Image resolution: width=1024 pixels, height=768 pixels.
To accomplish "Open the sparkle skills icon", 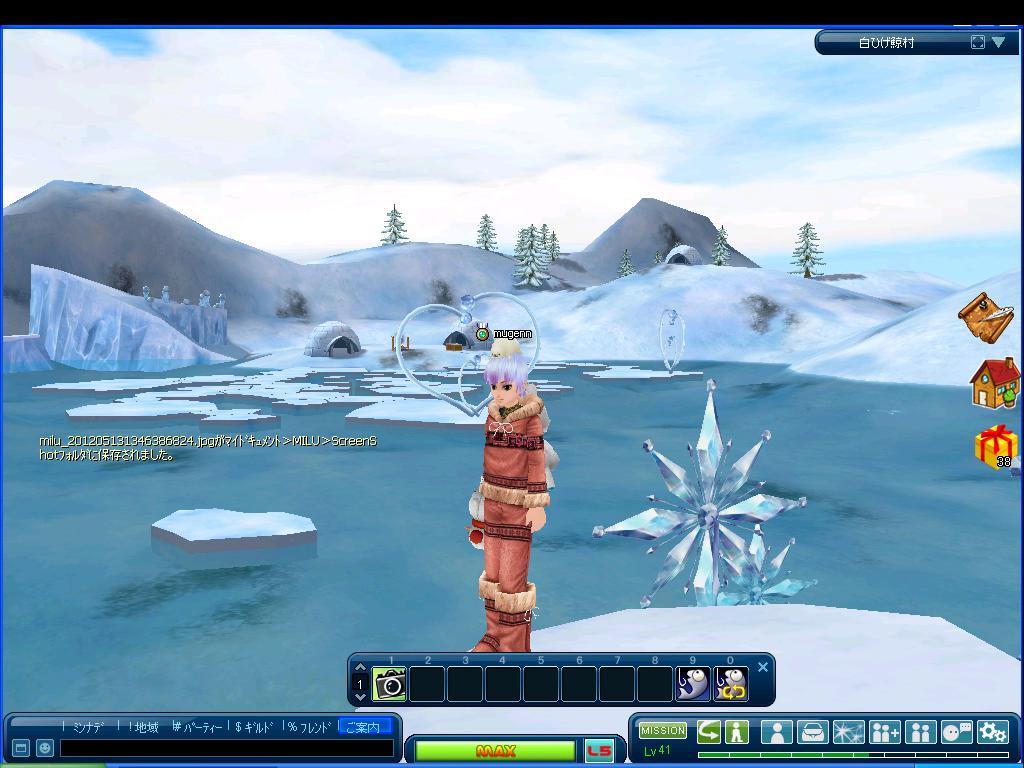I will pyautogui.click(x=849, y=732).
